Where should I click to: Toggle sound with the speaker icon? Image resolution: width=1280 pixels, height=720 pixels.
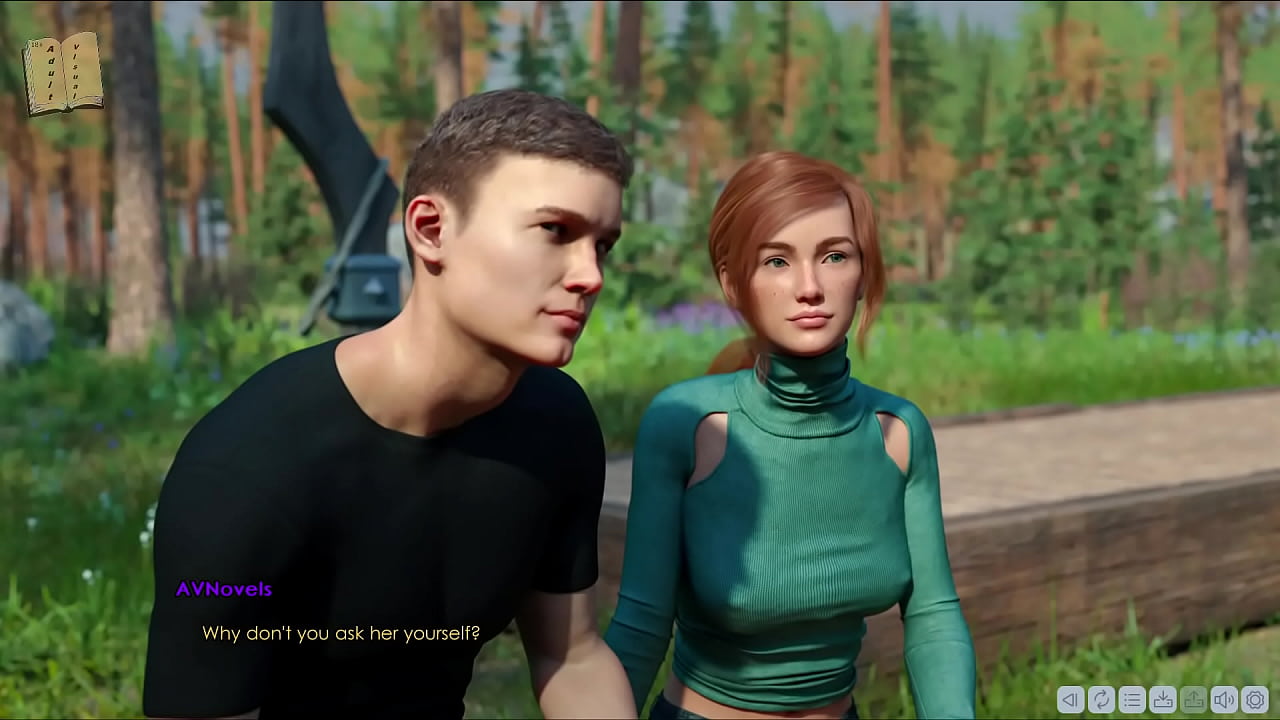pyautogui.click(x=1224, y=699)
